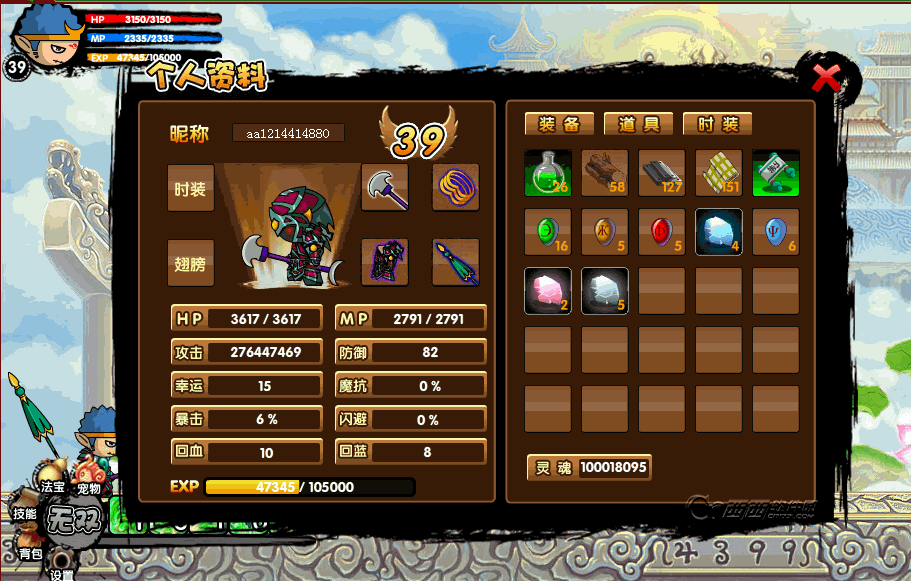Select the equipped axe weapon slot
The width and height of the screenshot is (911, 581).
pos(385,187)
